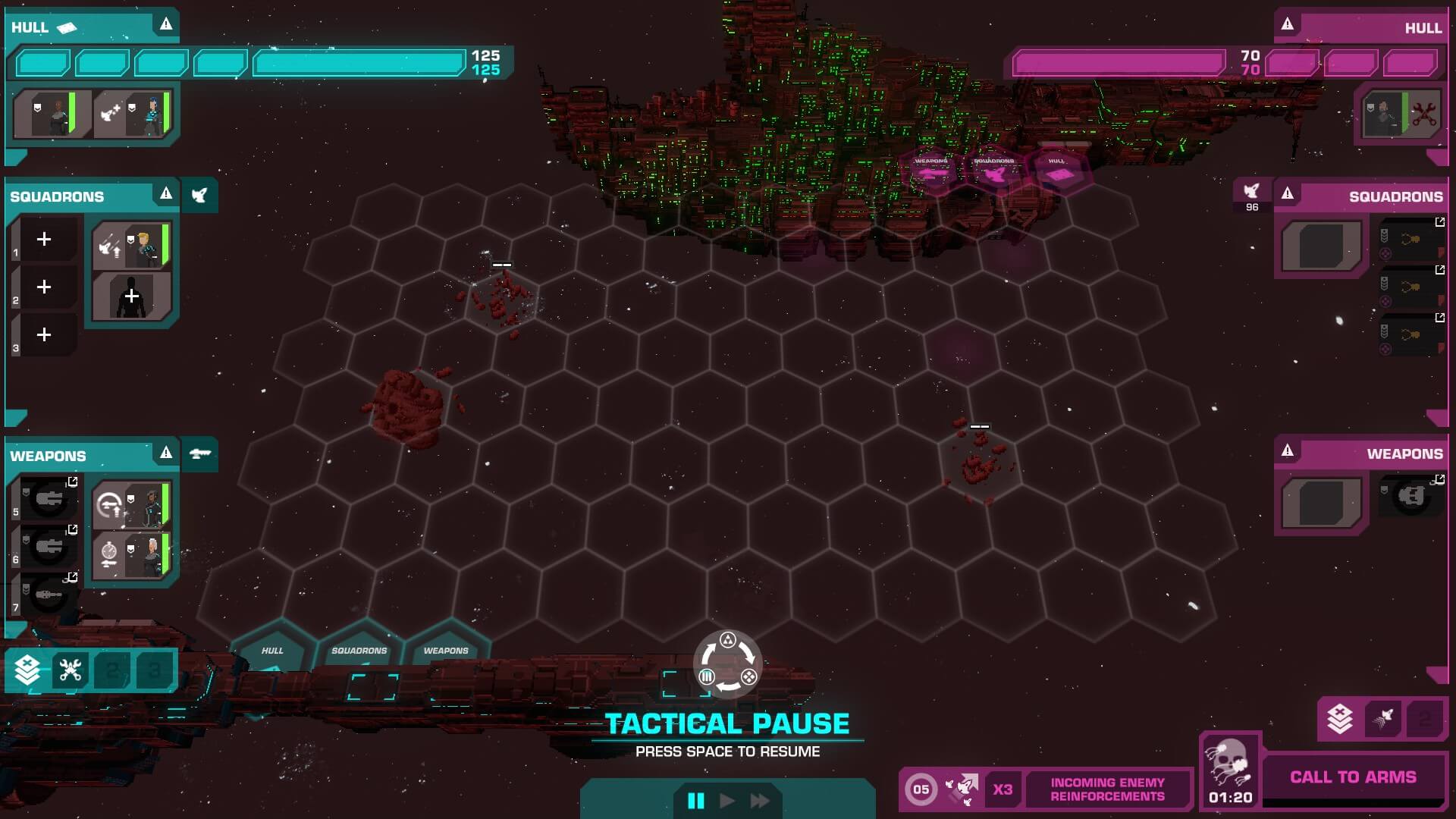Screen dimensions: 1456x819
Task: Click the crossed wrenches repair icon on the teal bar
Action: pos(71,670)
